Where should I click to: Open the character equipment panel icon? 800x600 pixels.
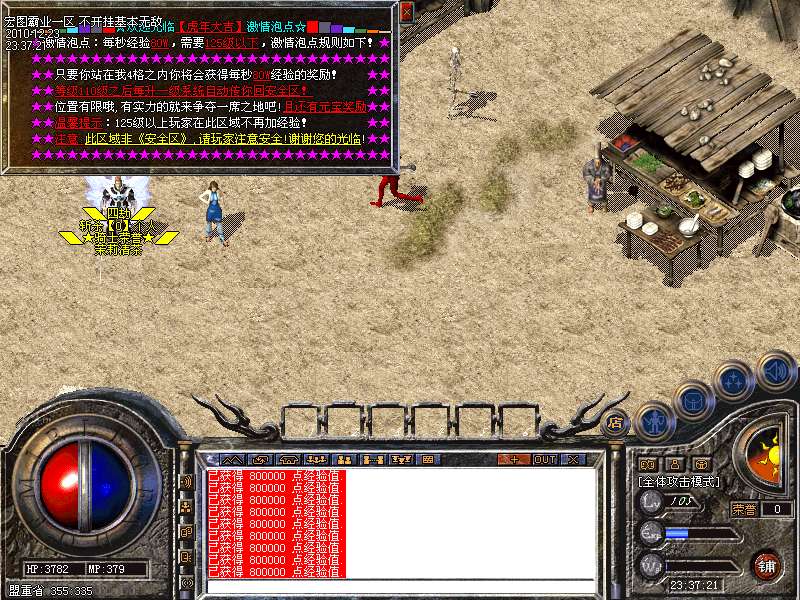pos(654,421)
